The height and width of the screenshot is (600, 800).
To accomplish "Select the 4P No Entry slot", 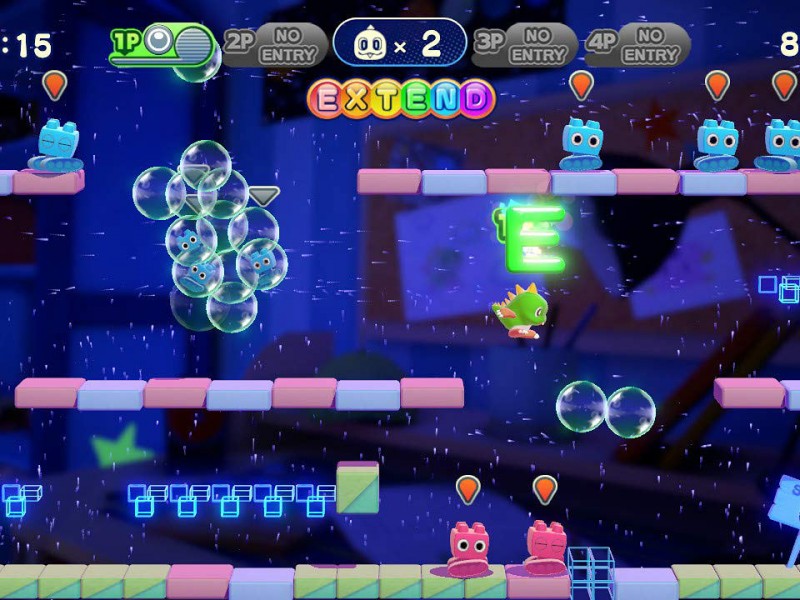I will 637,44.
